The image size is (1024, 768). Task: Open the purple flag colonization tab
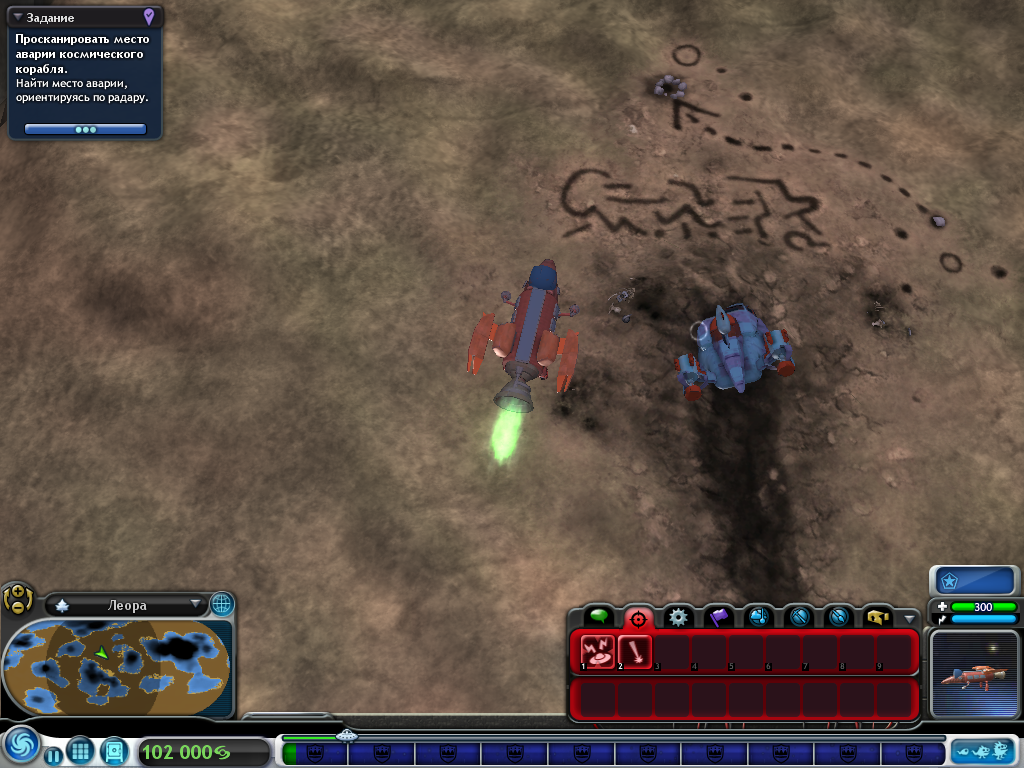pos(718,617)
